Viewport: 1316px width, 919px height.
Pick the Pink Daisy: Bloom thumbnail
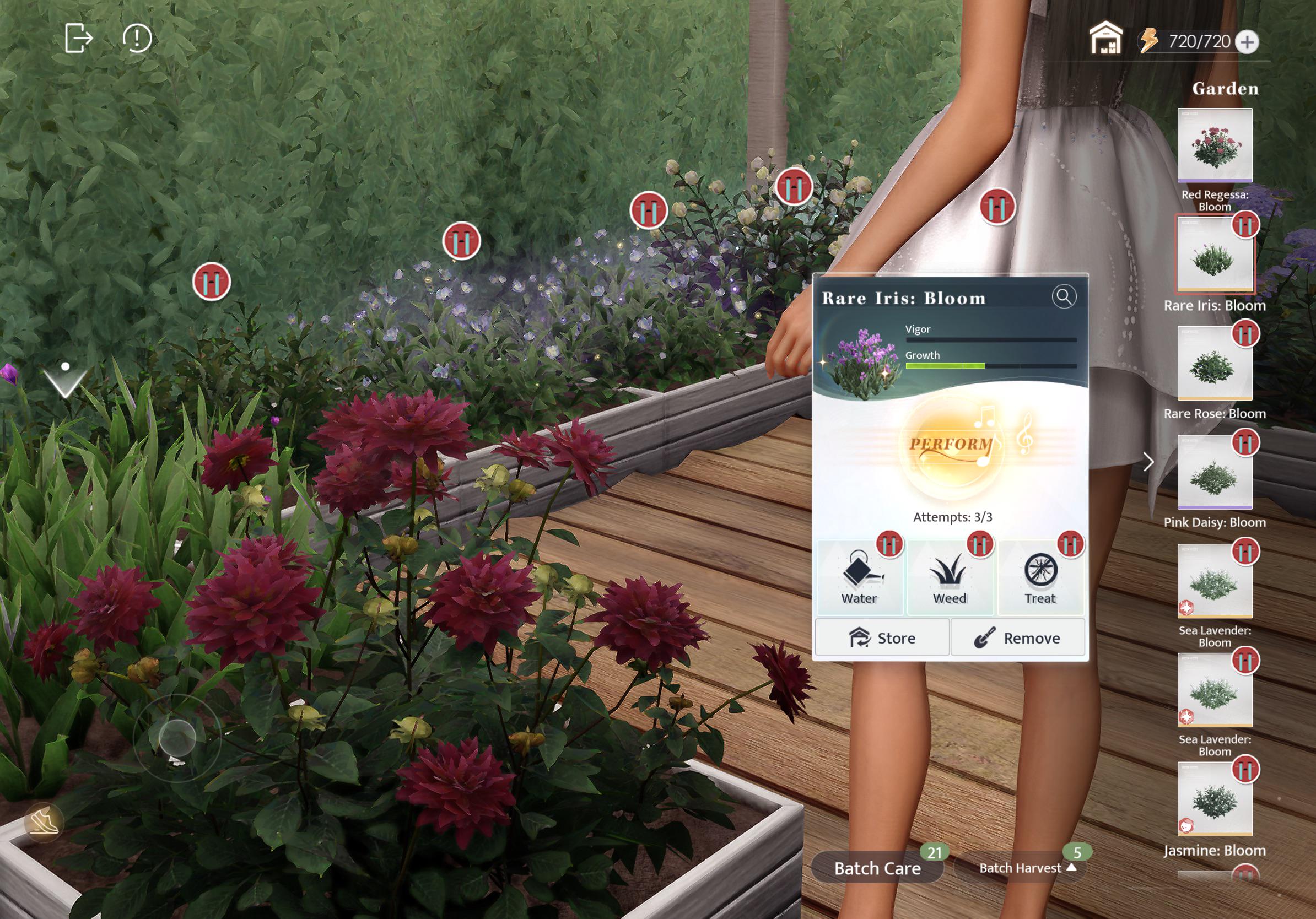[1215, 472]
